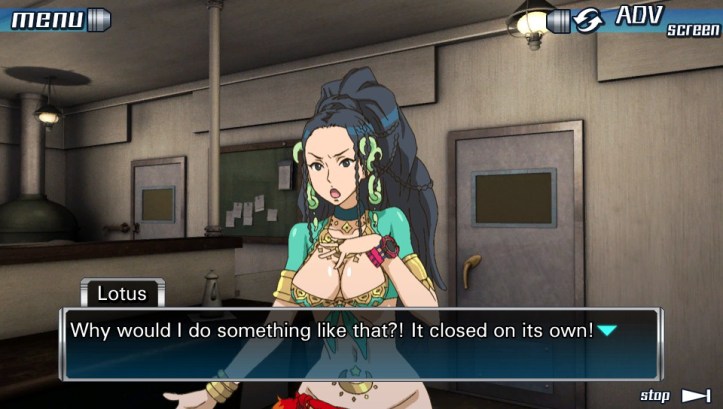The height and width of the screenshot is (409, 723).
Task: Open the menu button
Action: coord(57,19)
